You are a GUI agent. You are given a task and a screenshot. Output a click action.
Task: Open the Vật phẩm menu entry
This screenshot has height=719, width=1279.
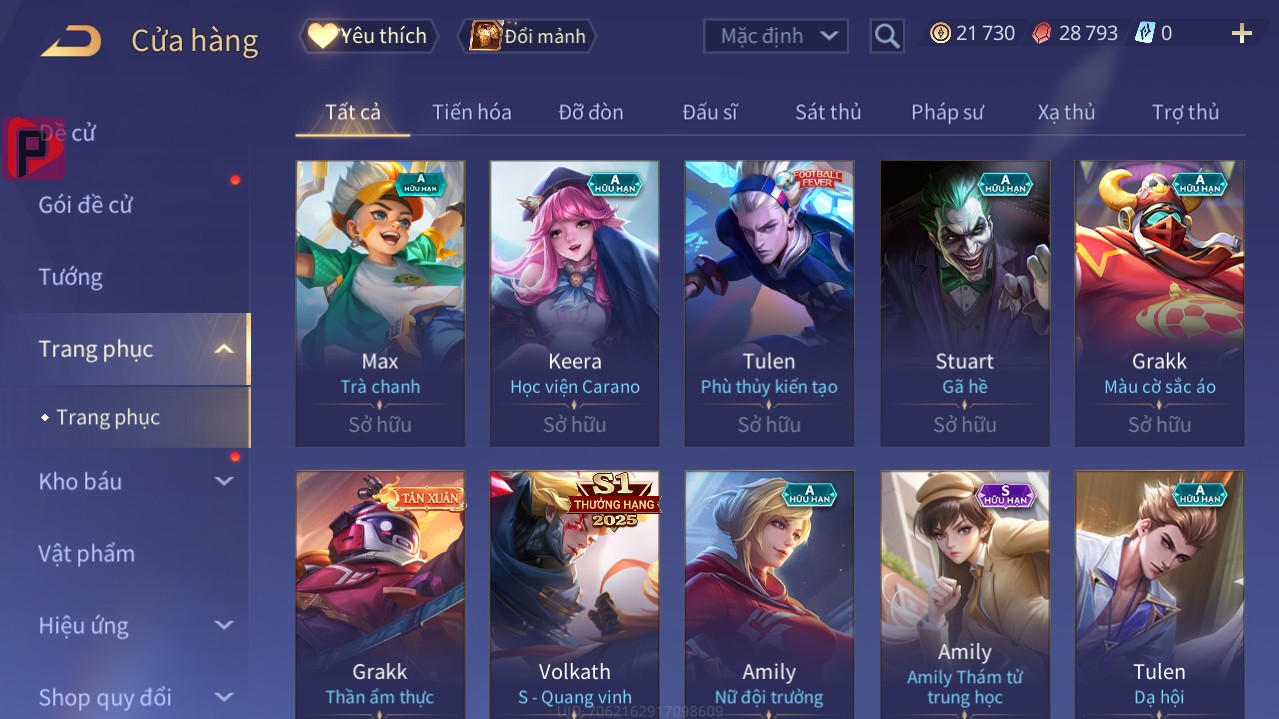tap(86, 553)
